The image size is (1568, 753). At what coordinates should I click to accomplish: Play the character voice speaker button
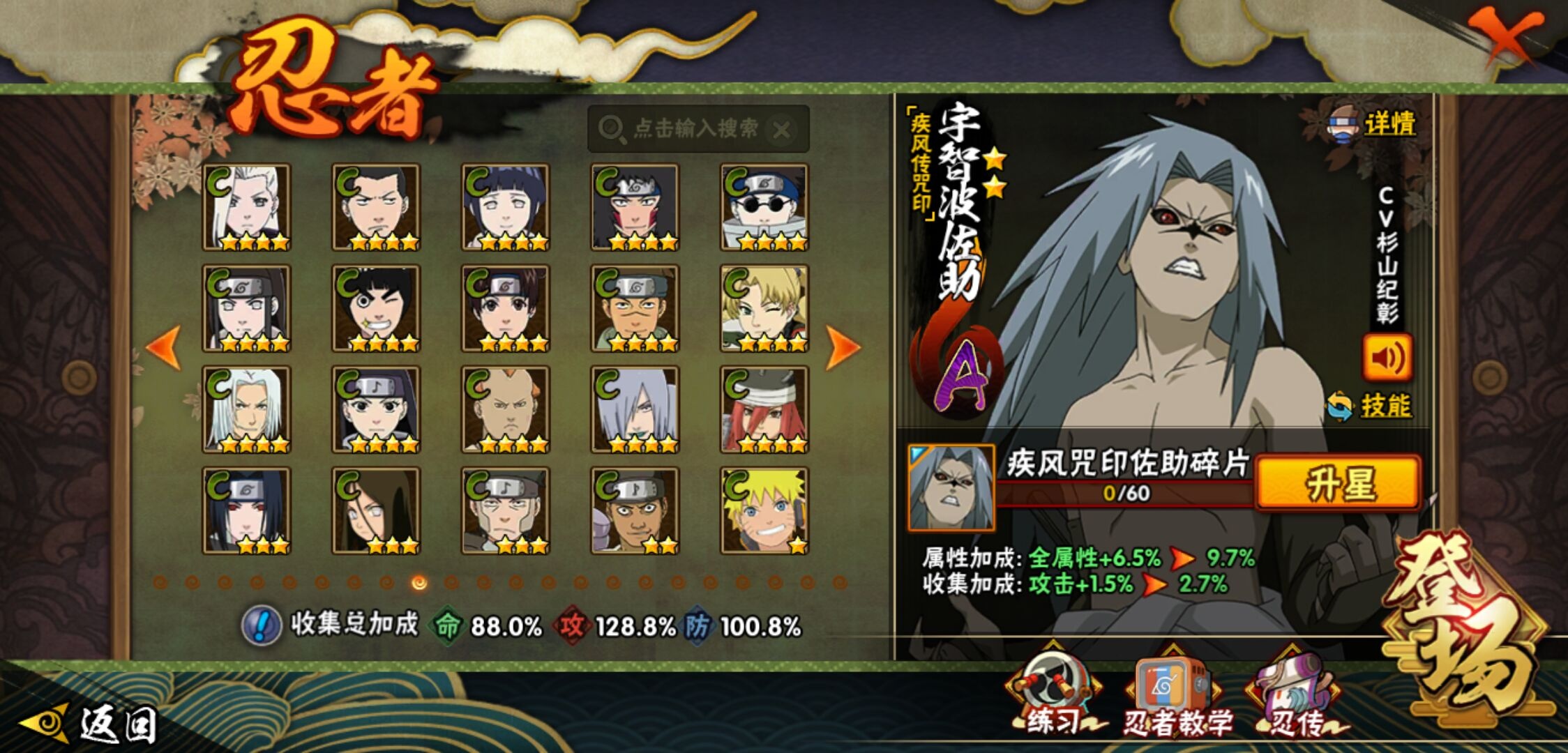point(1387,358)
